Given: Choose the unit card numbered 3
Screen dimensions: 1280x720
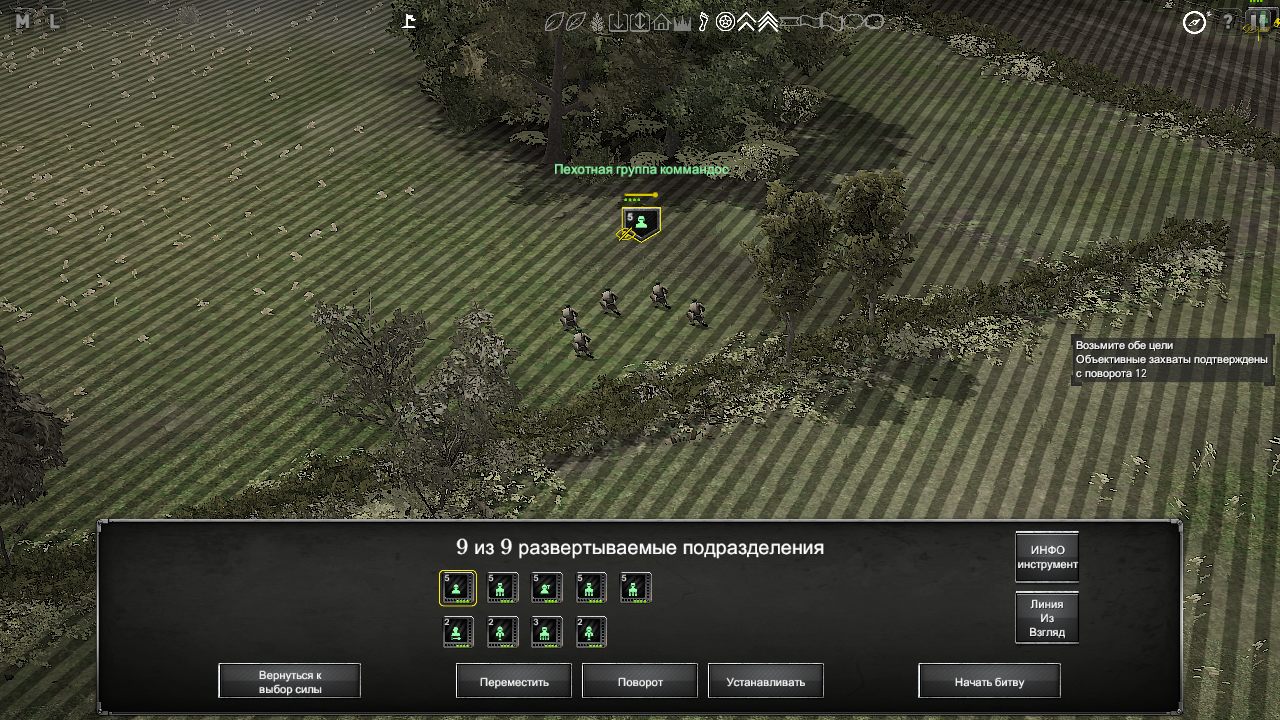Looking at the screenshot, I should (x=547, y=632).
